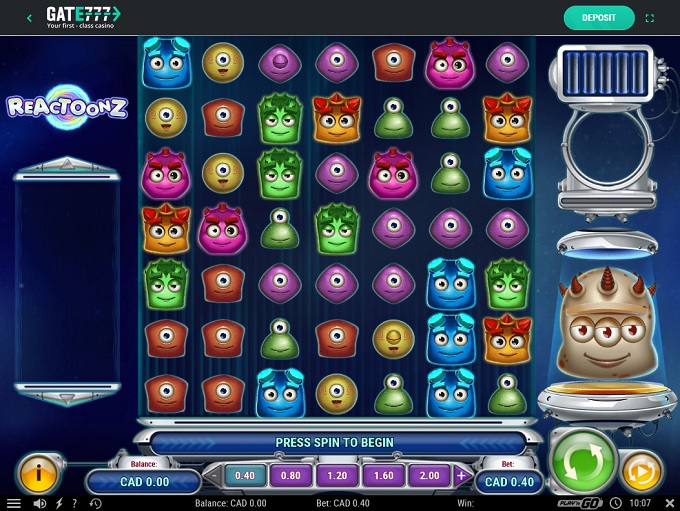Open the paytable info button
The width and height of the screenshot is (680, 511).
tap(36, 473)
